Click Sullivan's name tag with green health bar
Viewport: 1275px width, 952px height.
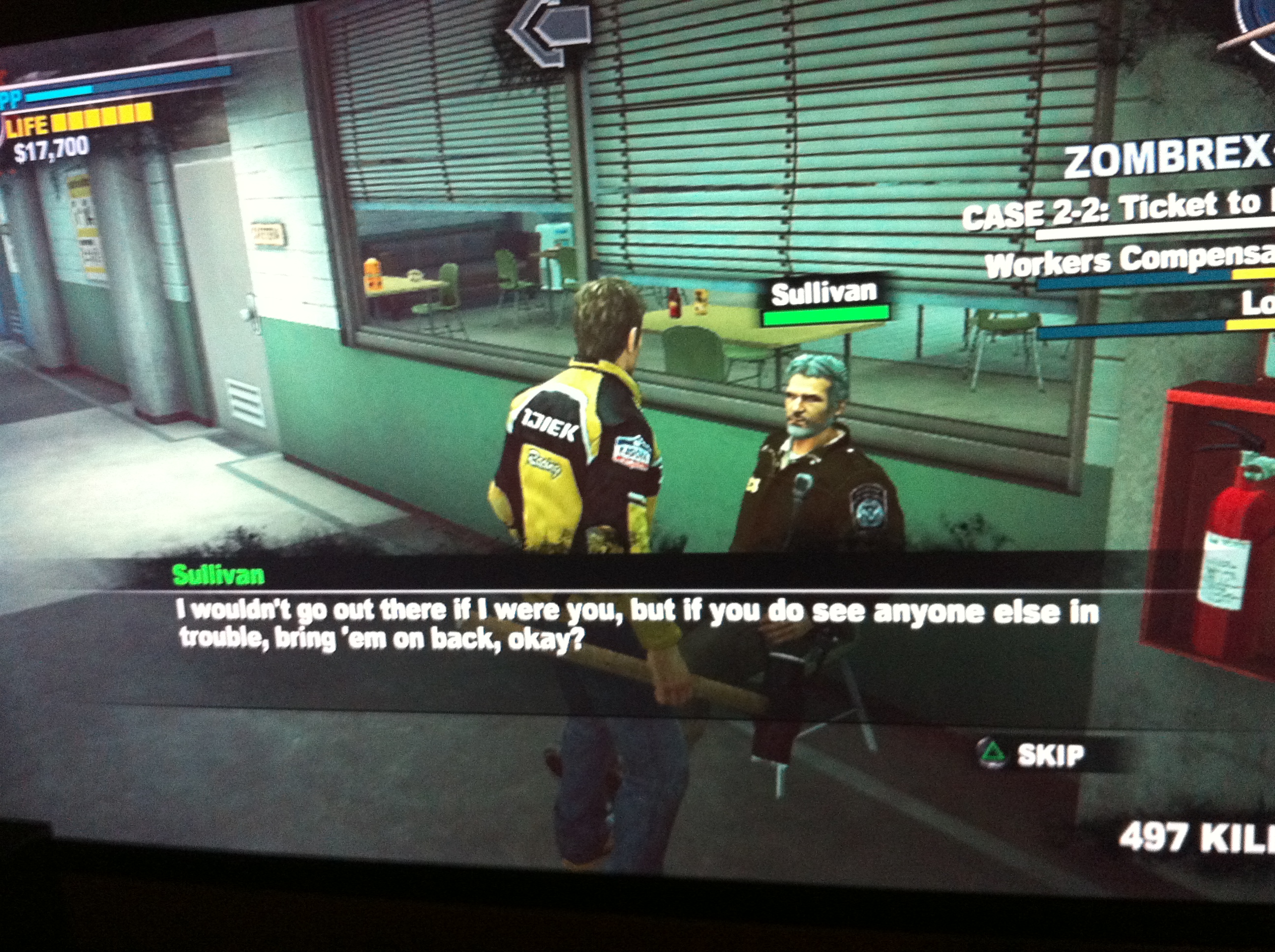pyautogui.click(x=824, y=302)
